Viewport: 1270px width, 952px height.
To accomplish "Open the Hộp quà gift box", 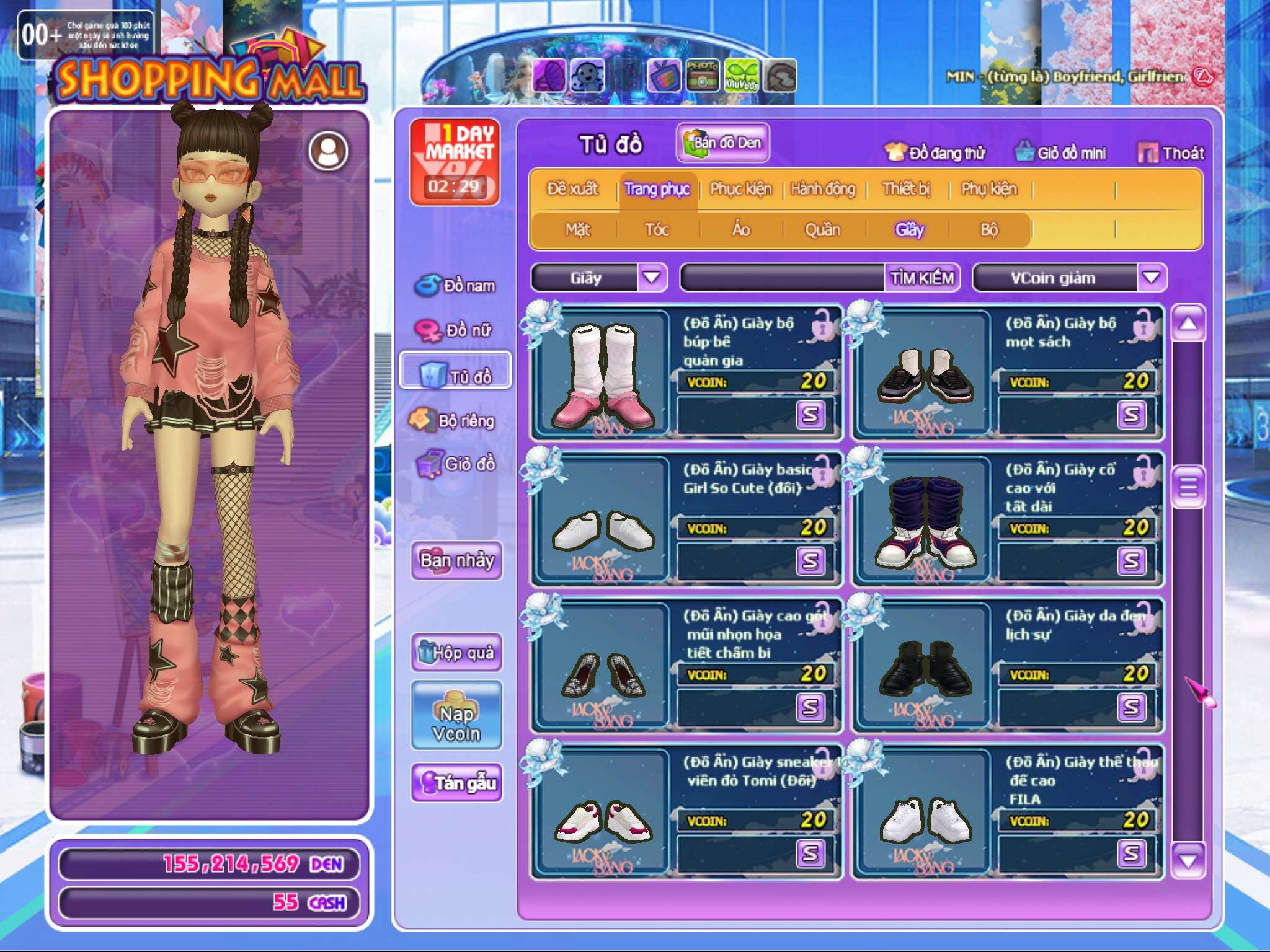I will point(456,652).
